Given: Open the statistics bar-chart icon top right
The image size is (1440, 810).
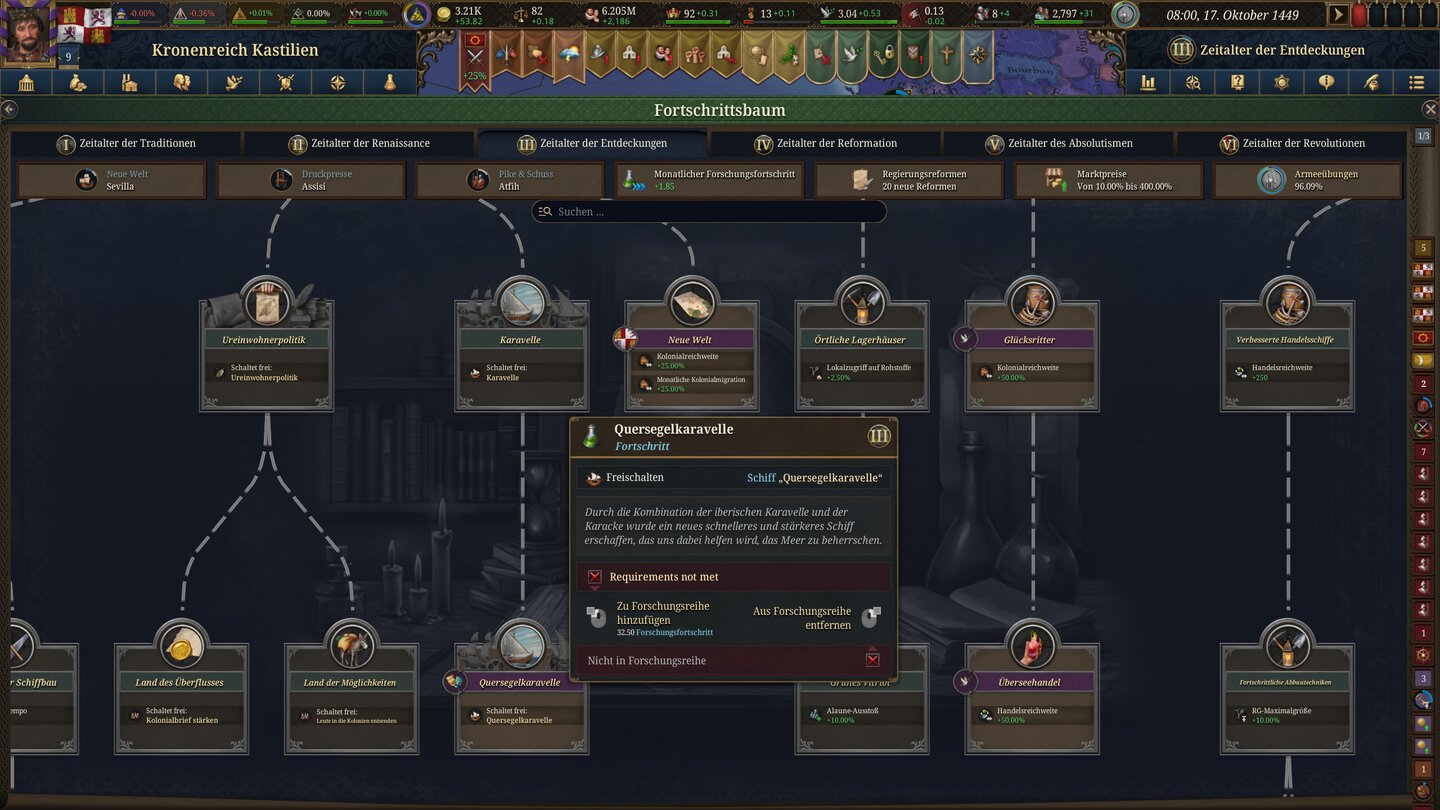Looking at the screenshot, I should [1148, 83].
